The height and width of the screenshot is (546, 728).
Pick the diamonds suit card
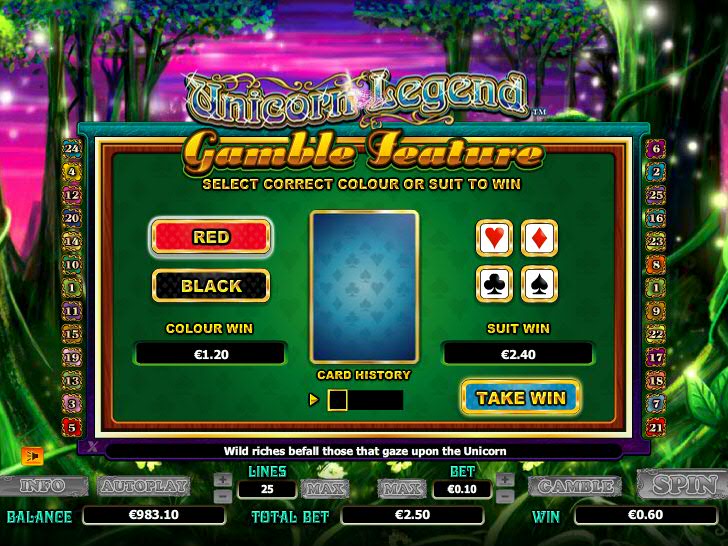point(540,238)
